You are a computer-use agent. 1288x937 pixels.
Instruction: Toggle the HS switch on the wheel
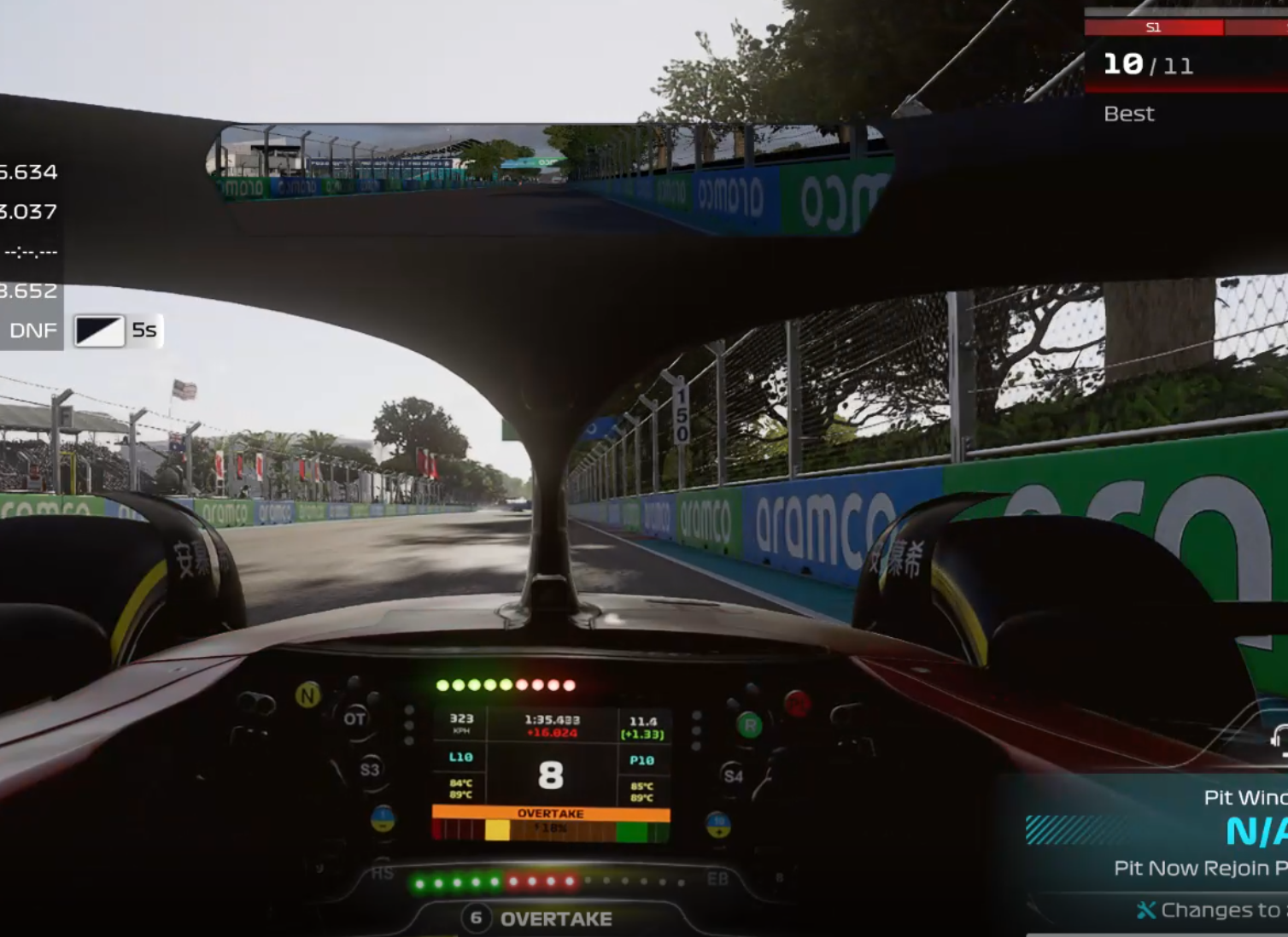click(x=383, y=876)
